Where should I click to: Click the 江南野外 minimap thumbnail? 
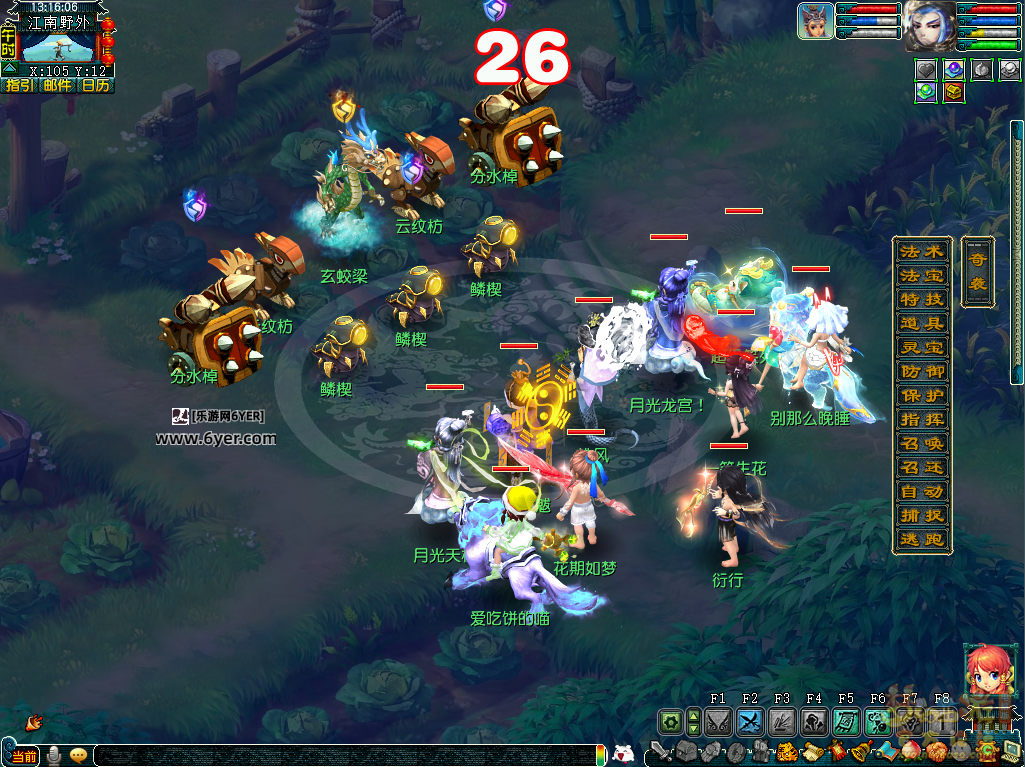[58, 45]
